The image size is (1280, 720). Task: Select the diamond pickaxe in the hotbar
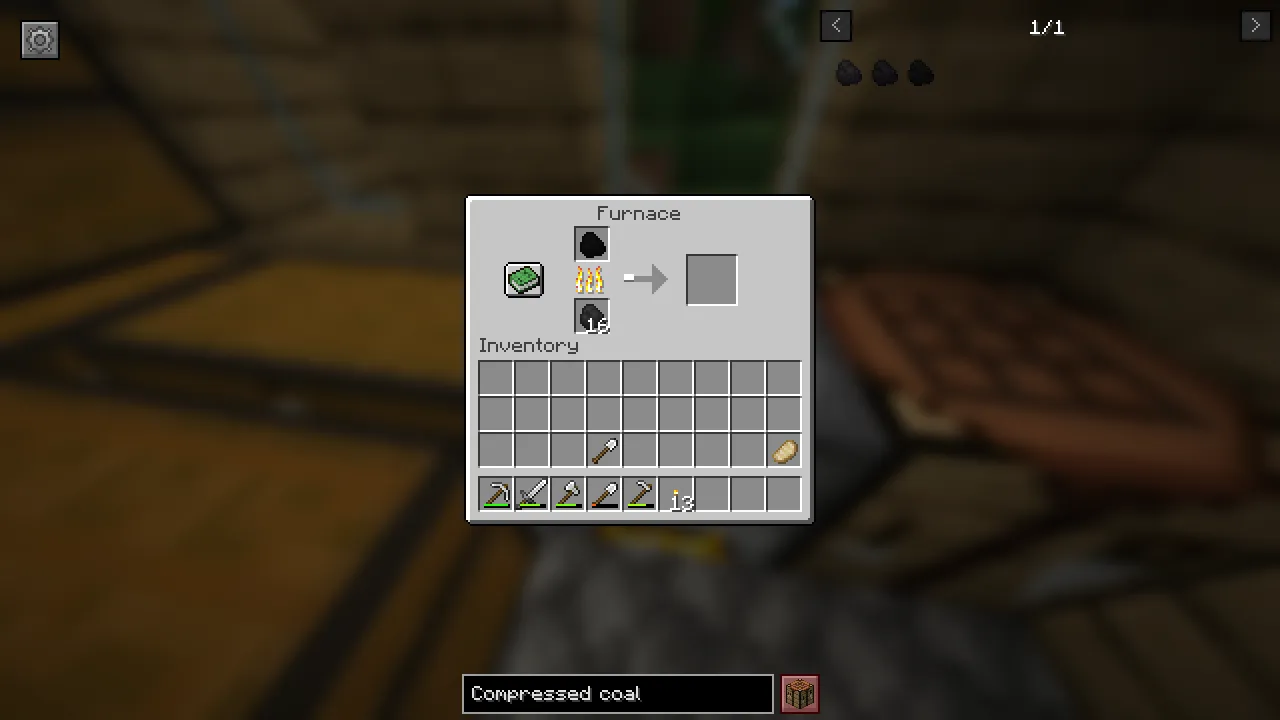tap(497, 494)
